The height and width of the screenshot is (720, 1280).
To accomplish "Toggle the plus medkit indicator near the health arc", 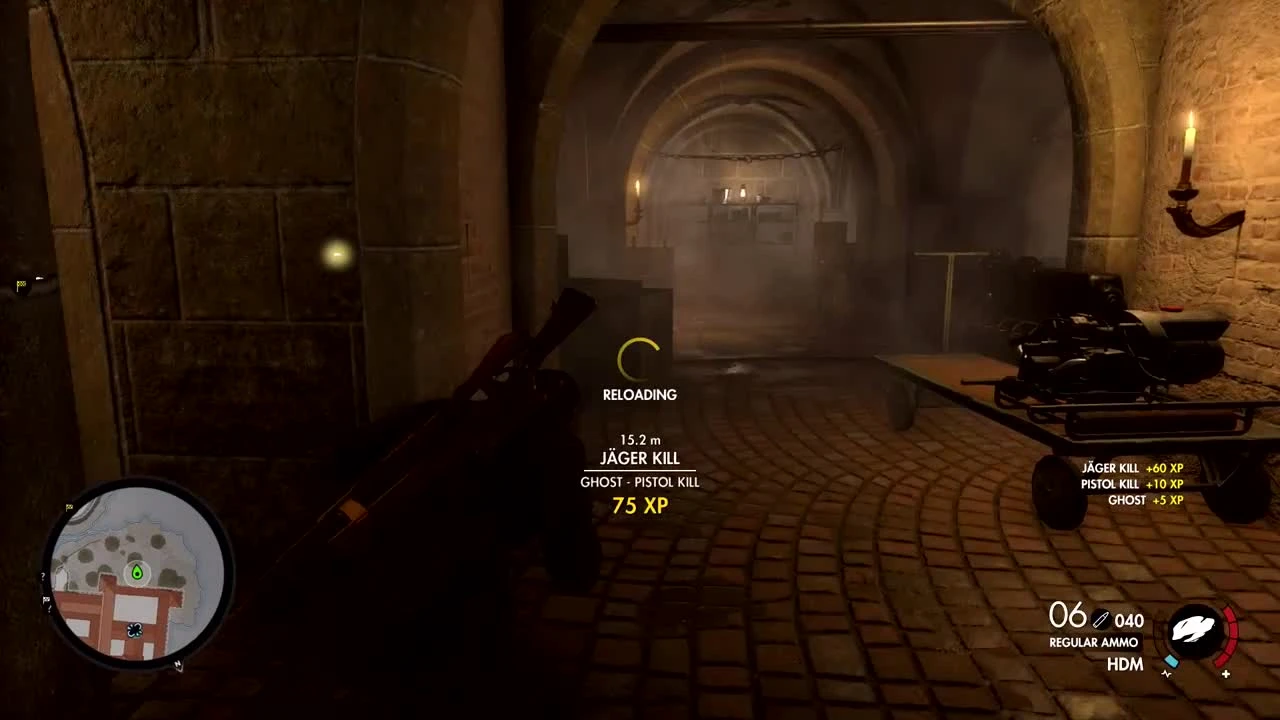I will (1226, 674).
